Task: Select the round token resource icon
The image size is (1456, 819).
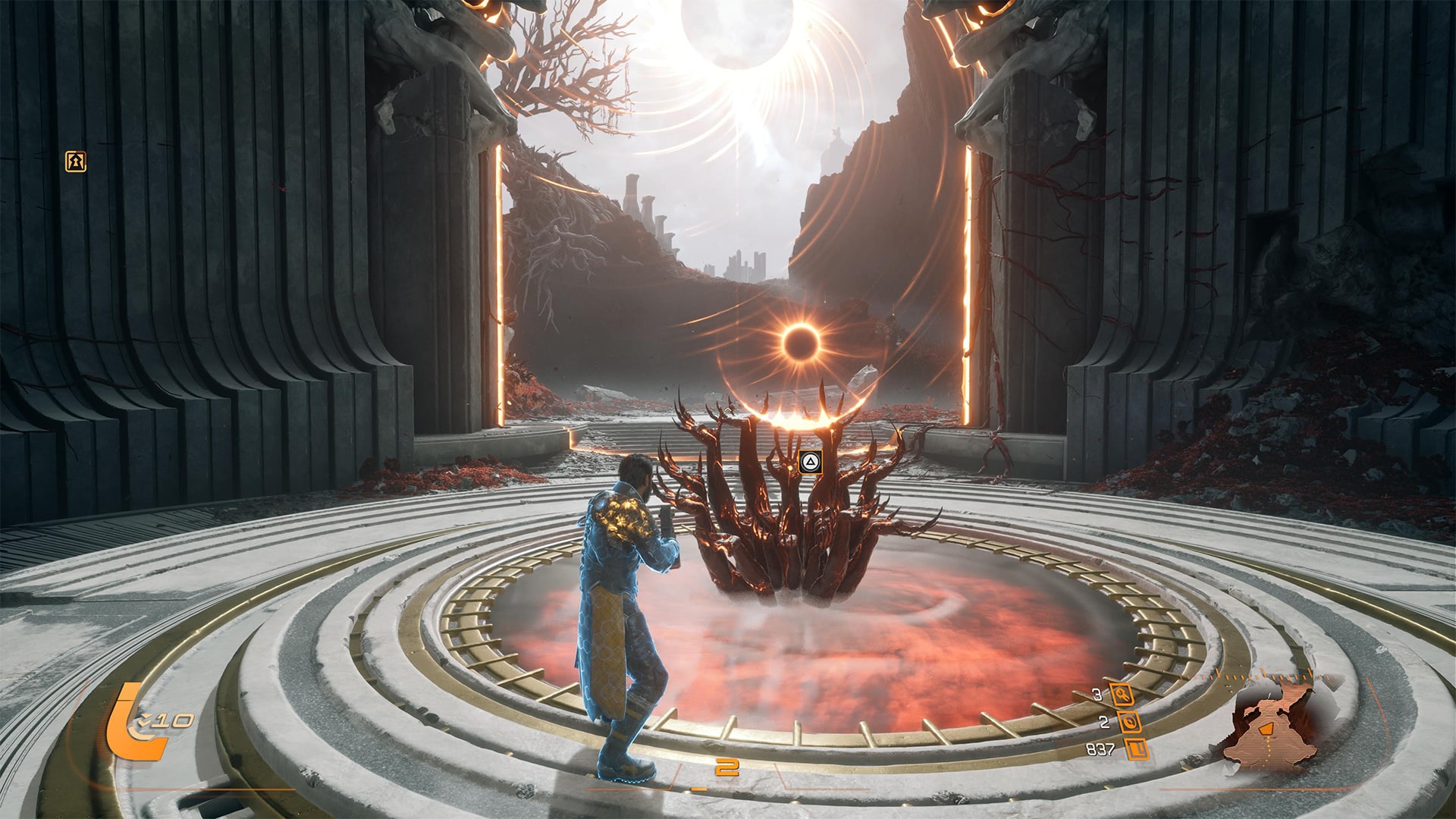Action: point(1129,722)
